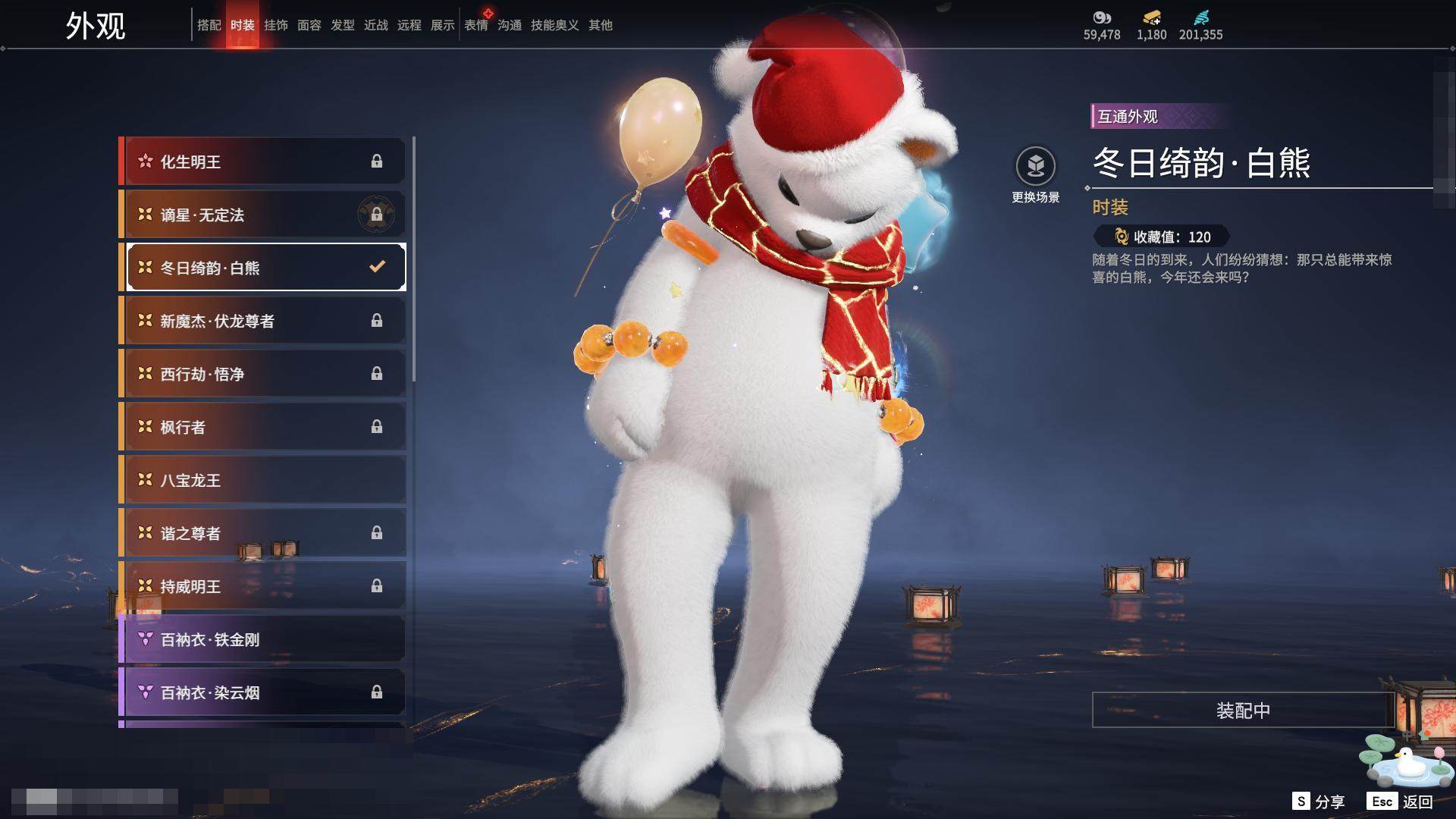Switch to the 发型 hairstyle tab

342,25
